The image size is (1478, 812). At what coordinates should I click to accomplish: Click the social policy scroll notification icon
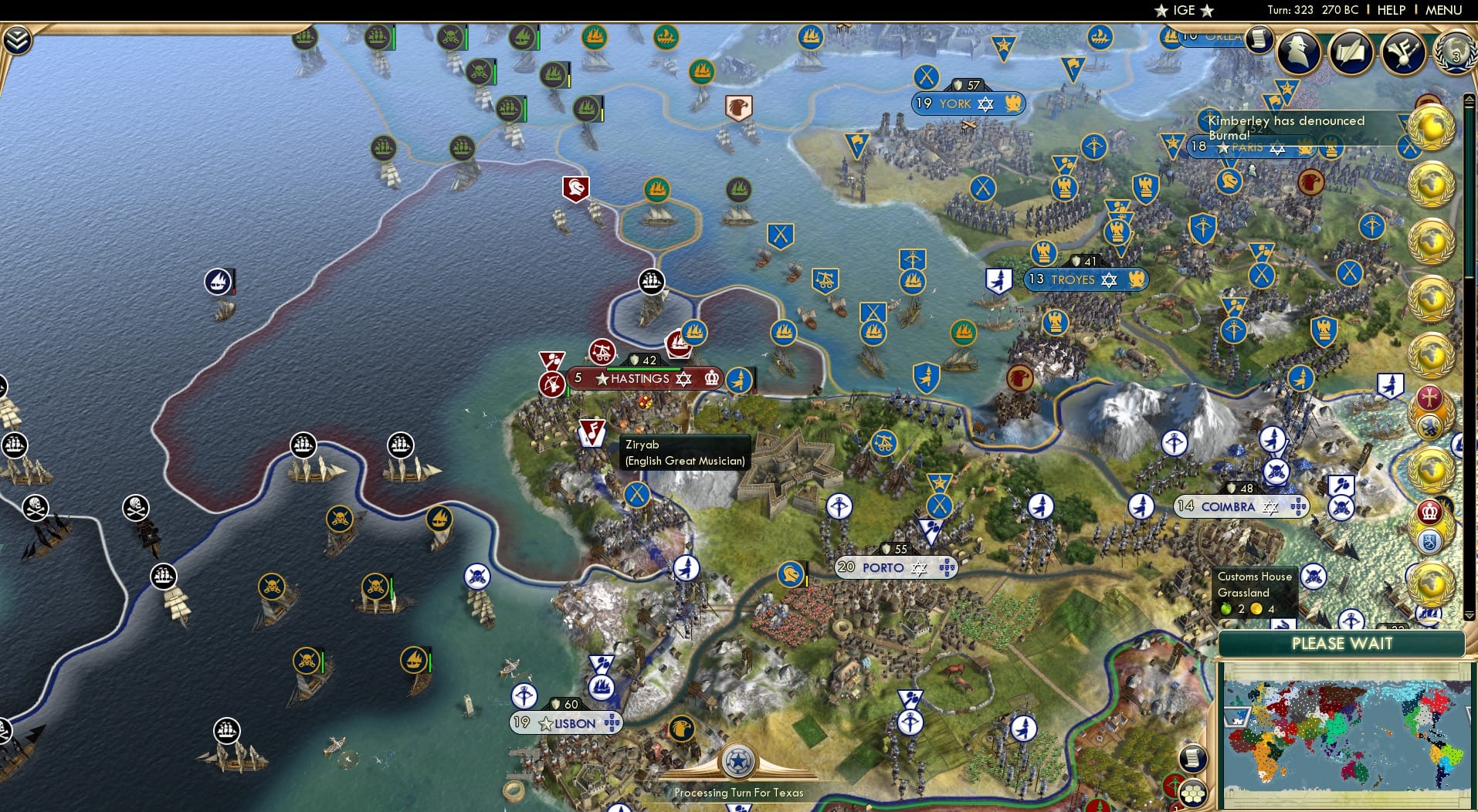[1261, 39]
